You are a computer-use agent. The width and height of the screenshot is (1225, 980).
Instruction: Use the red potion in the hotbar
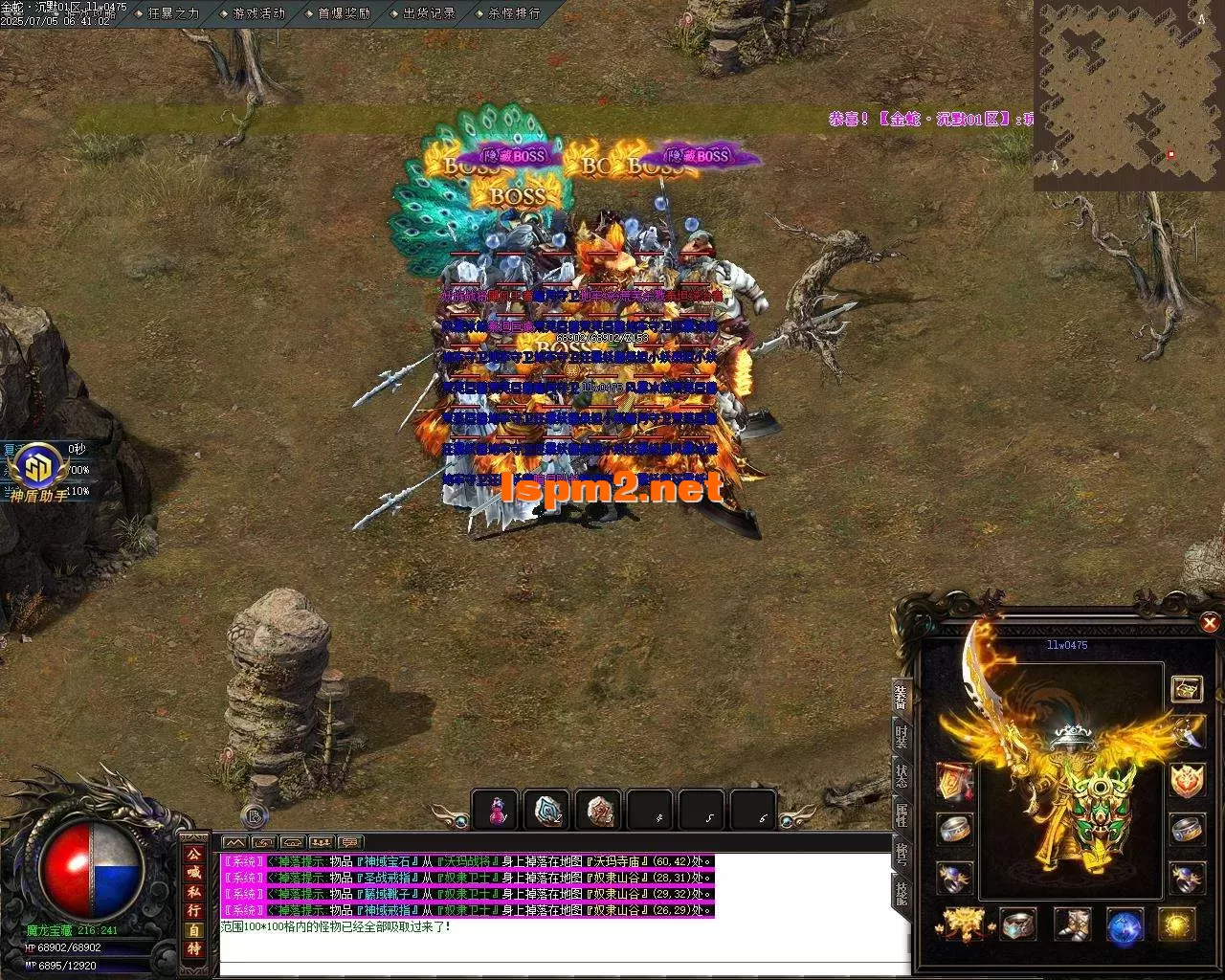pyautogui.click(x=496, y=811)
